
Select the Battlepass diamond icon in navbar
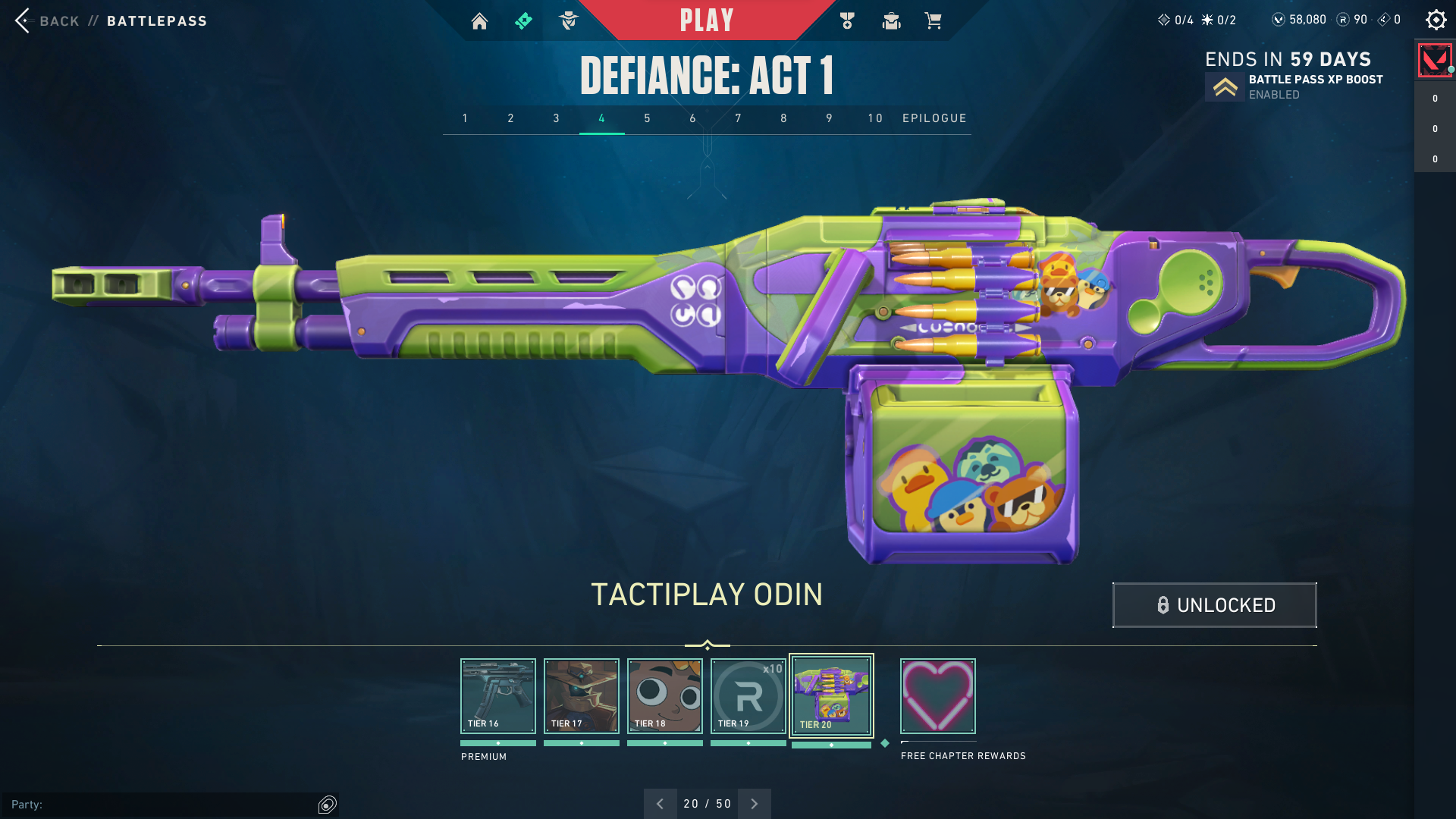point(523,20)
